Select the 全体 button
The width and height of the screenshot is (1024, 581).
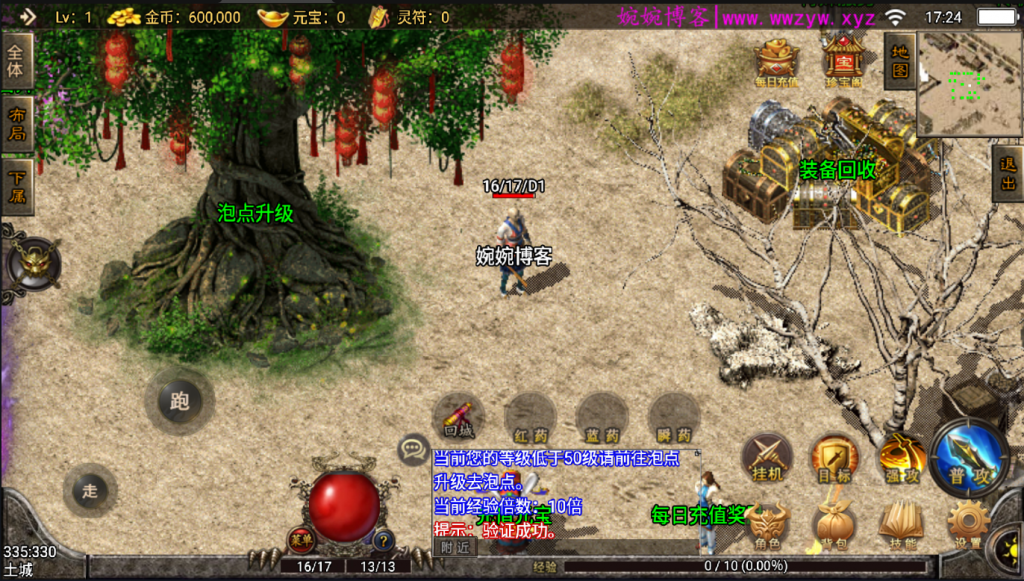pyautogui.click(x=16, y=60)
